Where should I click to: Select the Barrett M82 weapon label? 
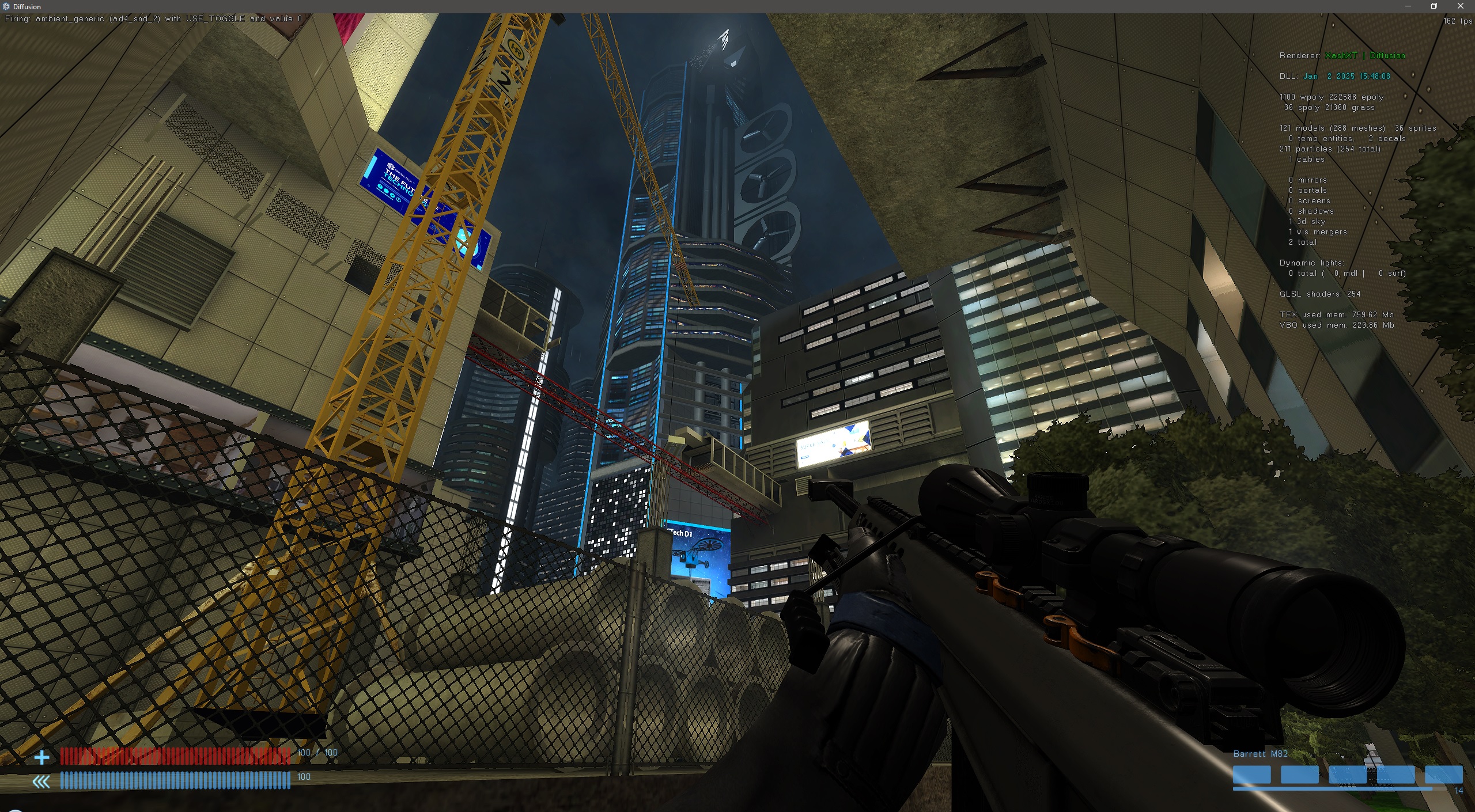click(x=1261, y=753)
